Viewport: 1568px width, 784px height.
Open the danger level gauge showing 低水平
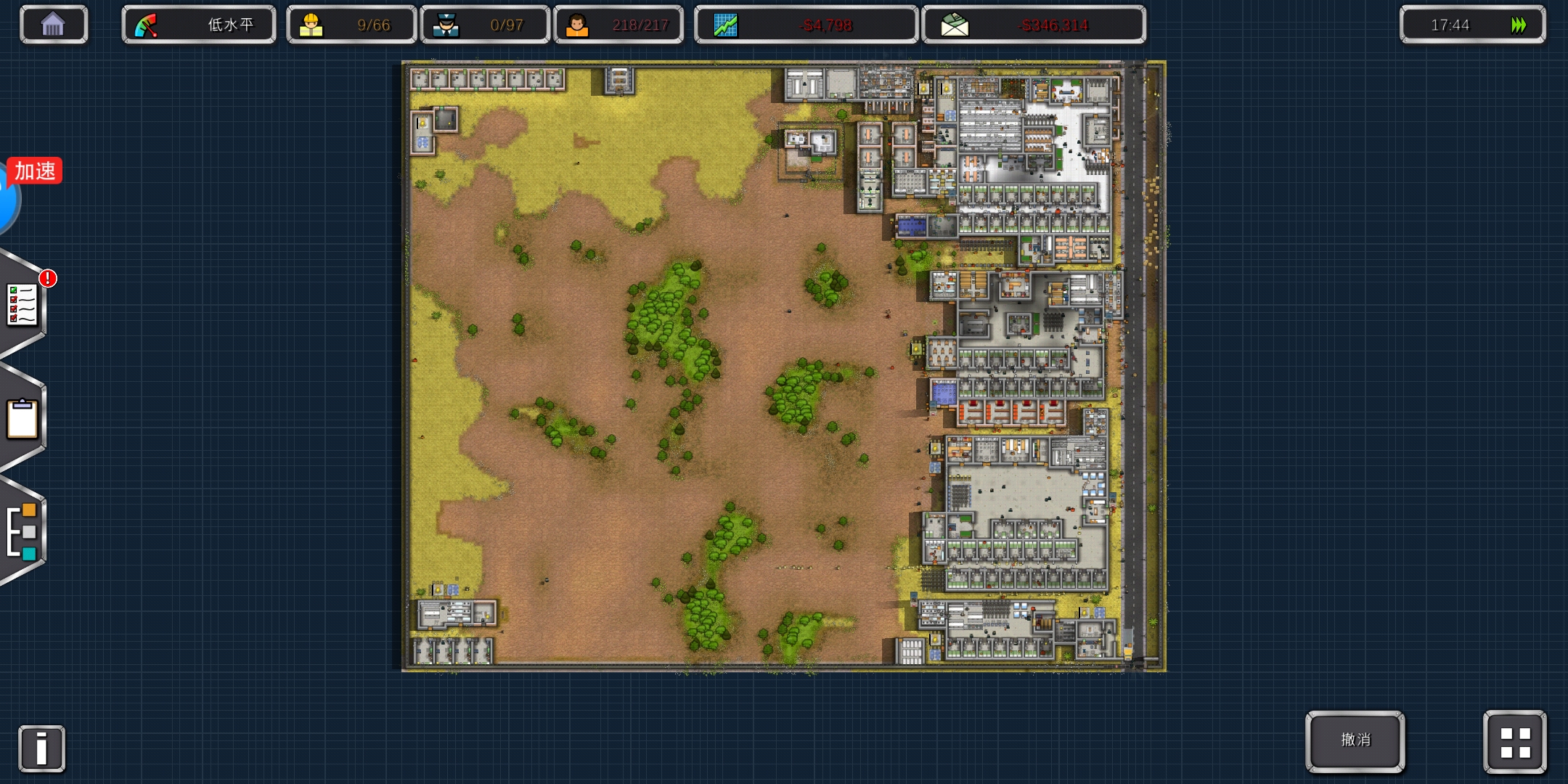[198, 25]
